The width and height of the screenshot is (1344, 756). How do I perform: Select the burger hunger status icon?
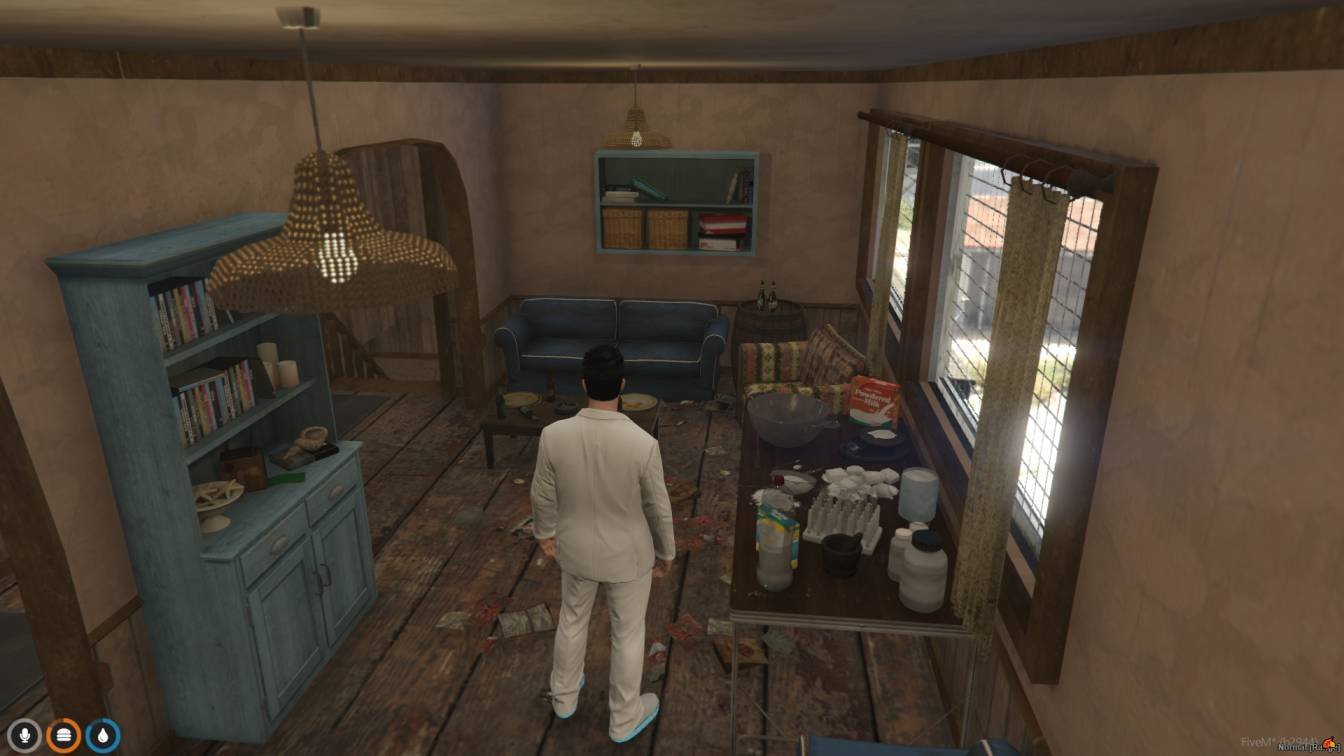[x=63, y=736]
